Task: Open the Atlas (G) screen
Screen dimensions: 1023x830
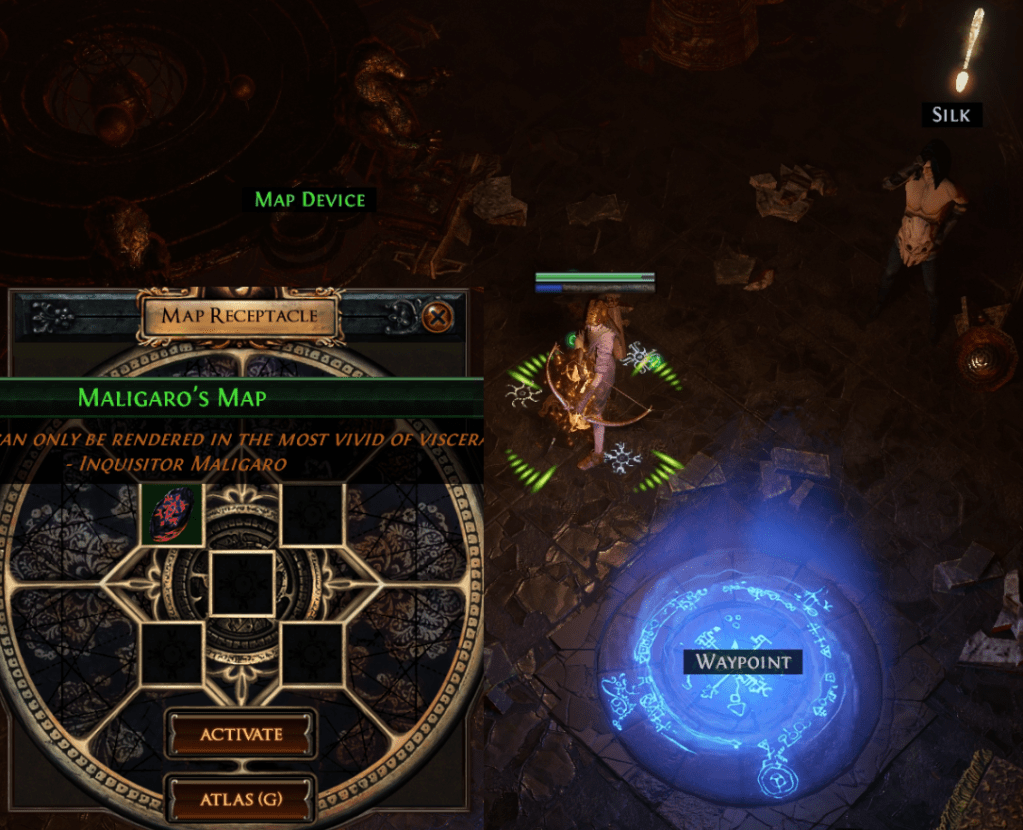Action: 241,798
